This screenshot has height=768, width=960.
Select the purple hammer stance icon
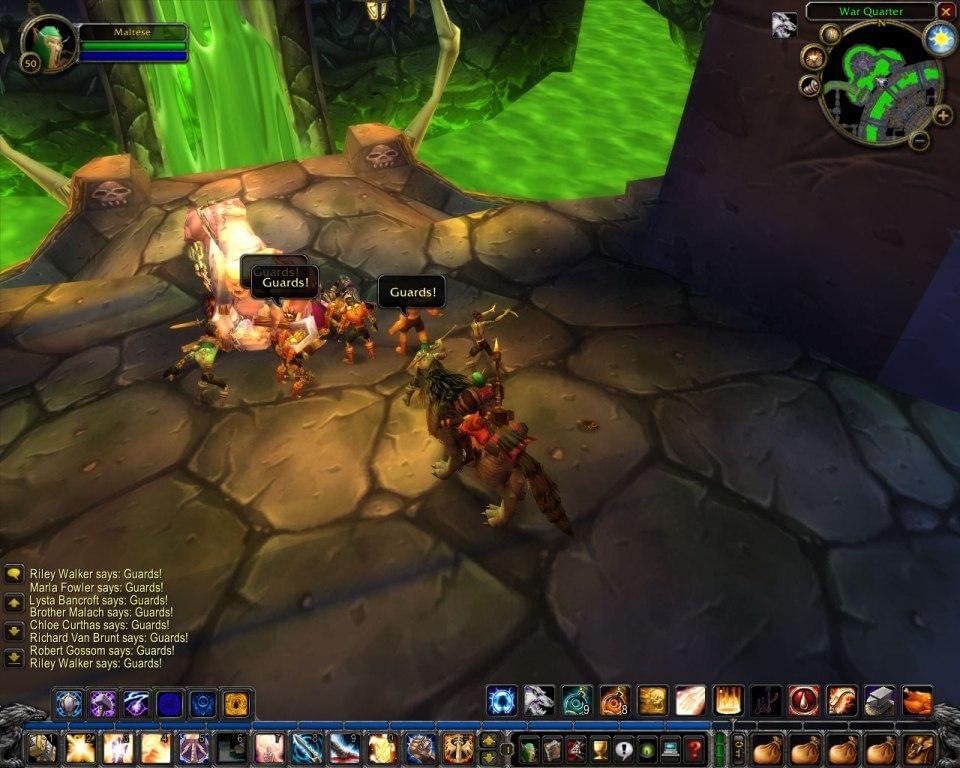tap(103, 704)
